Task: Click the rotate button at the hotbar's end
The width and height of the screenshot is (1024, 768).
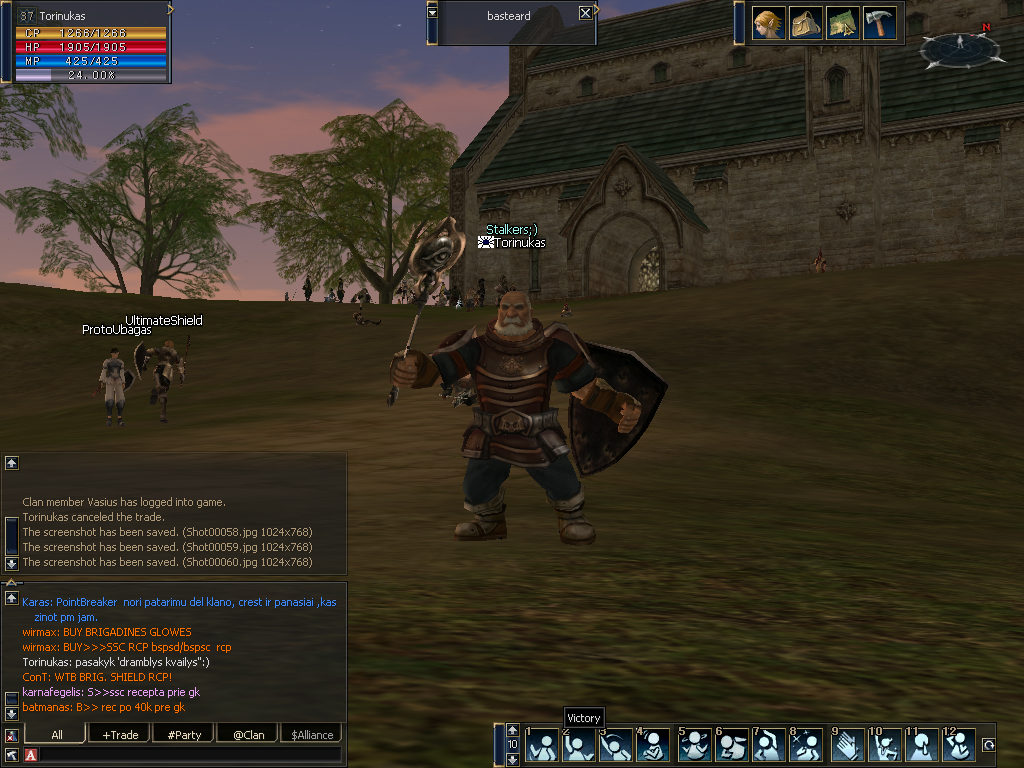Action: click(x=989, y=745)
